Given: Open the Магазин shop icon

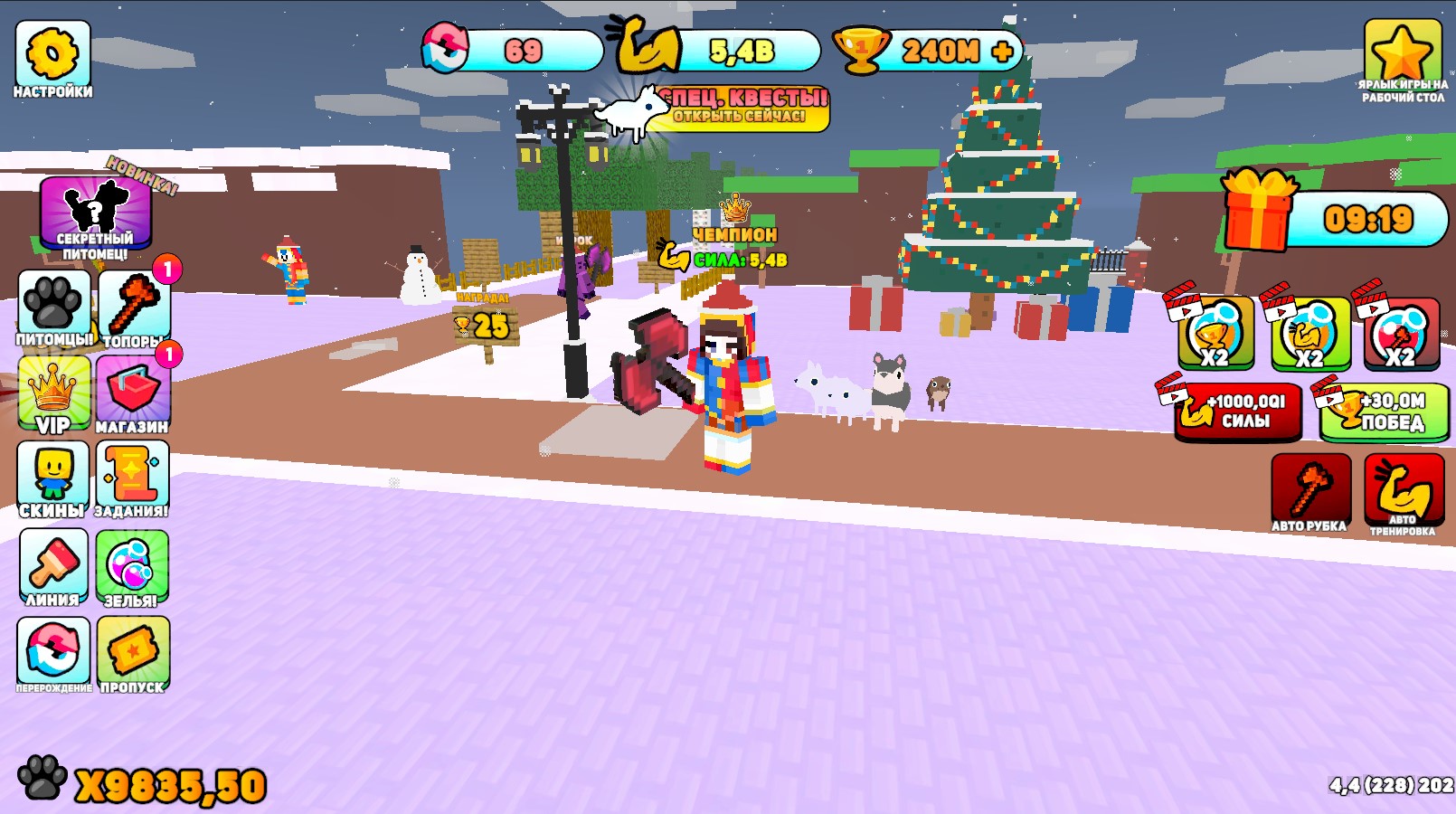Looking at the screenshot, I should click(134, 391).
